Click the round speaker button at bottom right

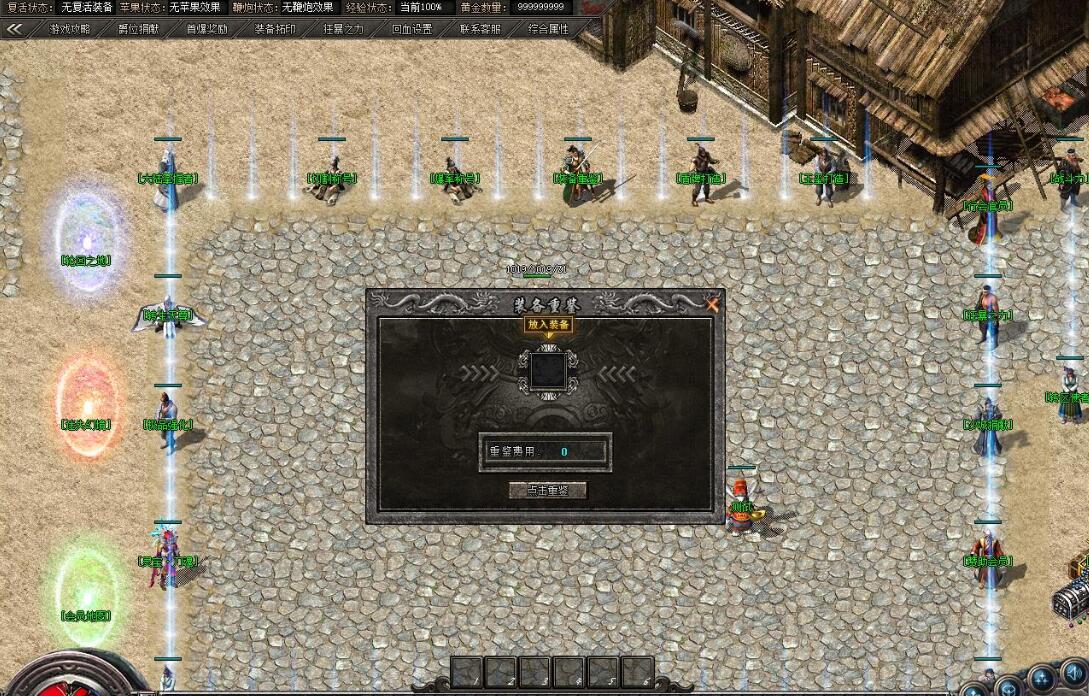[x=1073, y=671]
